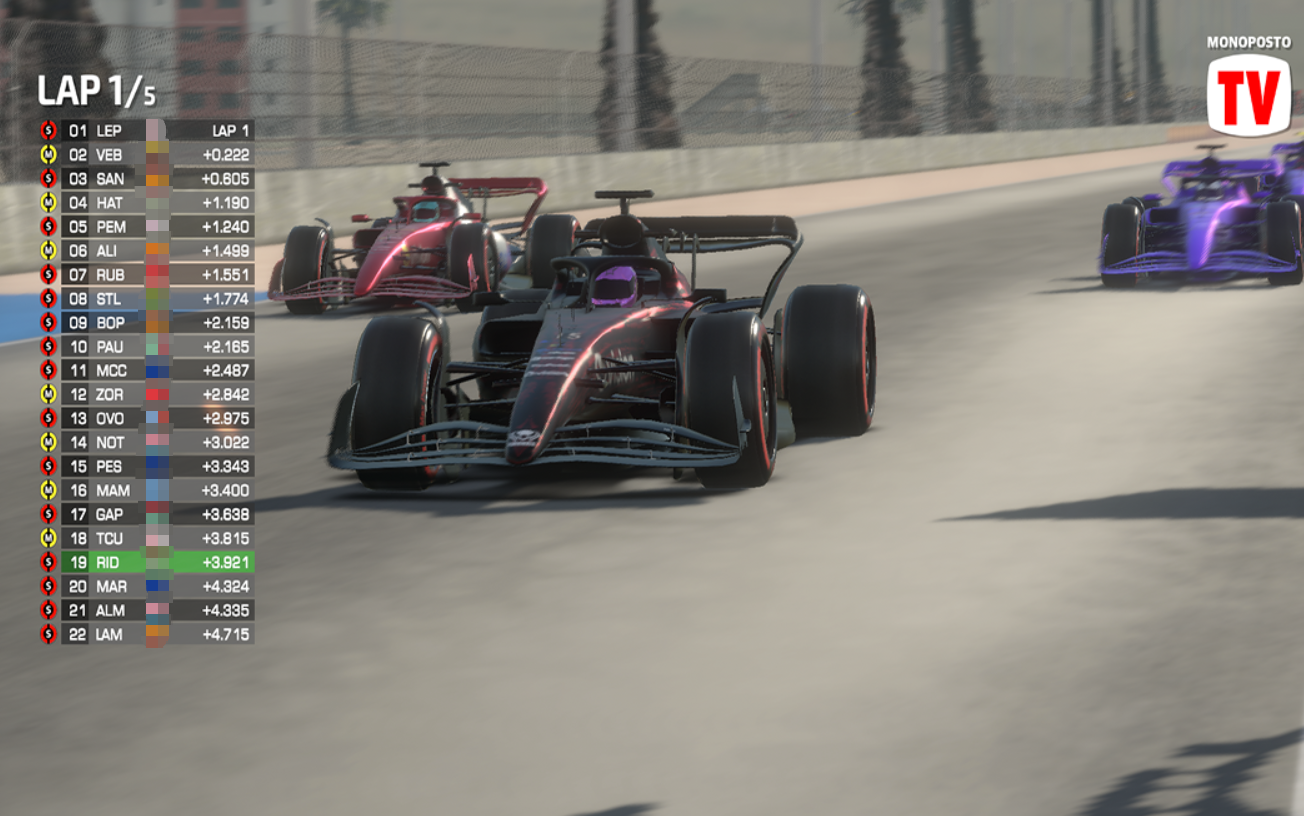Click the soft tyre icon beside LEP
Screen dimensions: 1304x816
tap(47, 130)
